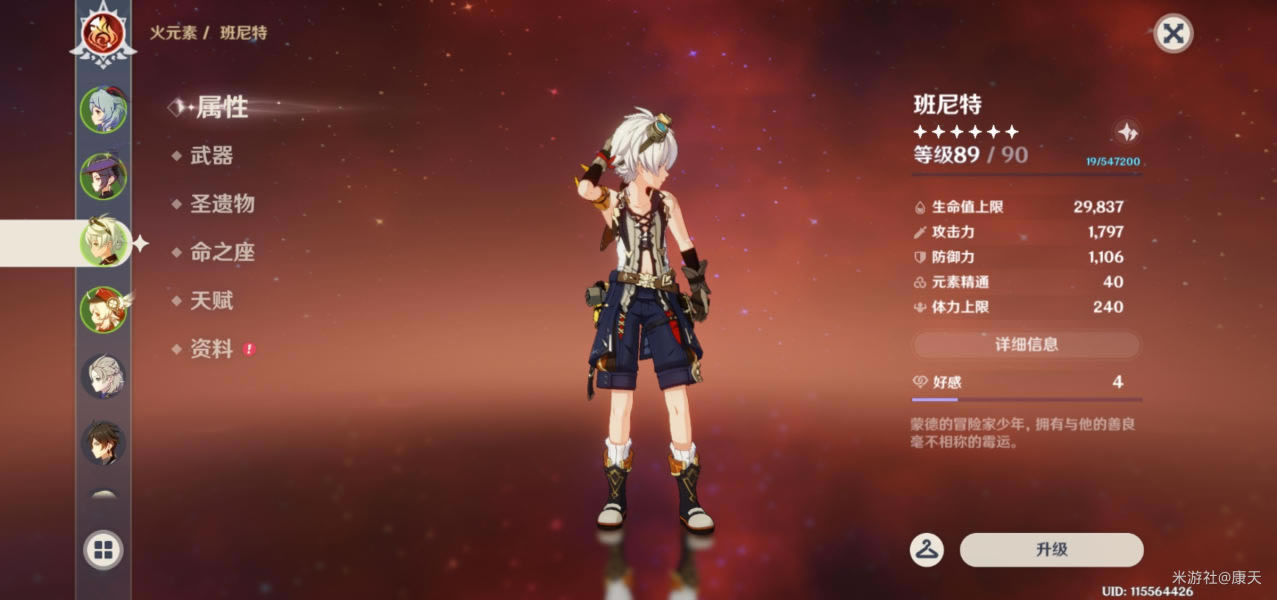This screenshot has width=1277, height=600.
Task: Open the 武器 (weapon) menu entry
Action: click(x=211, y=156)
